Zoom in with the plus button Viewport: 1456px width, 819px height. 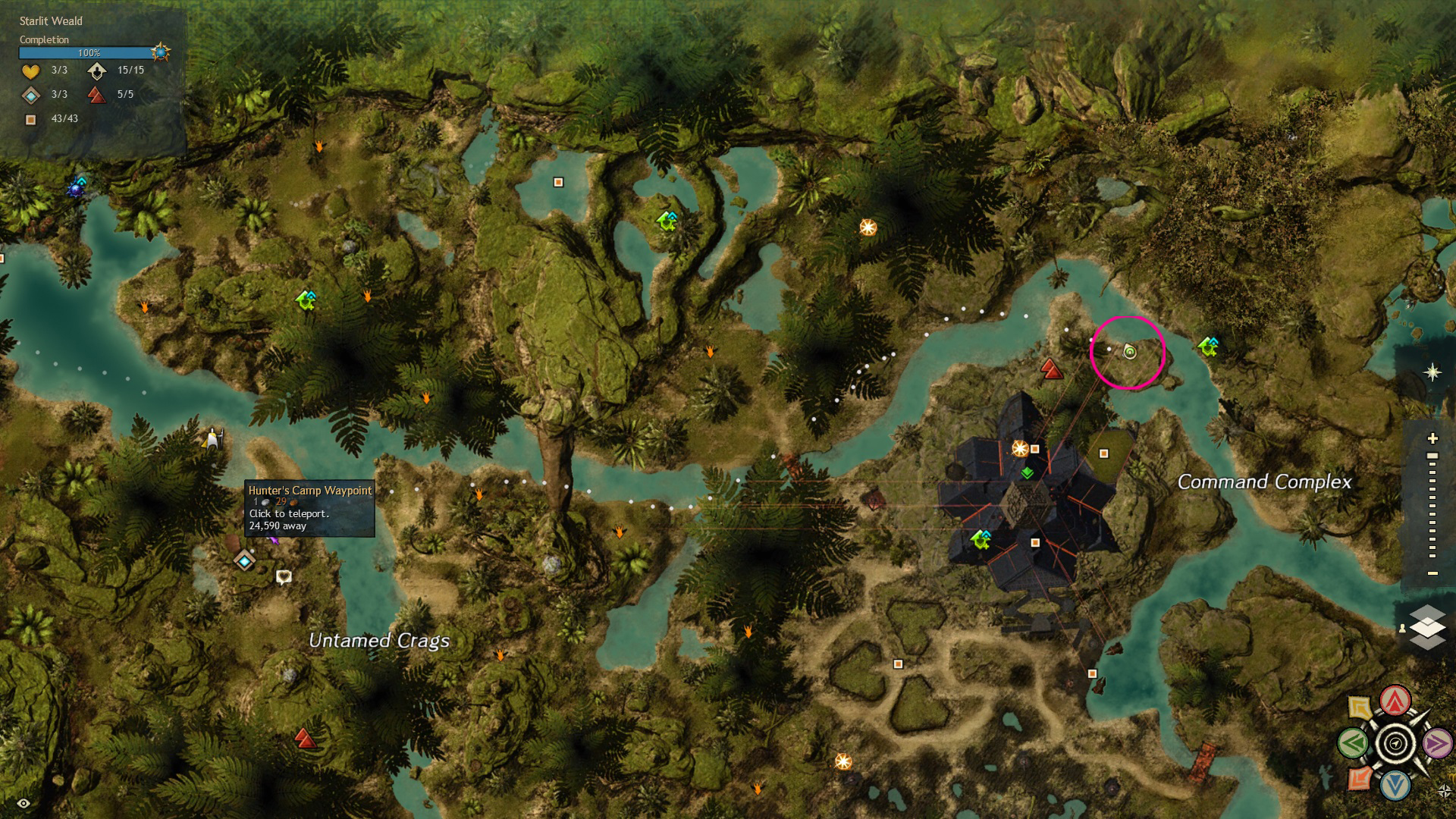click(1432, 438)
